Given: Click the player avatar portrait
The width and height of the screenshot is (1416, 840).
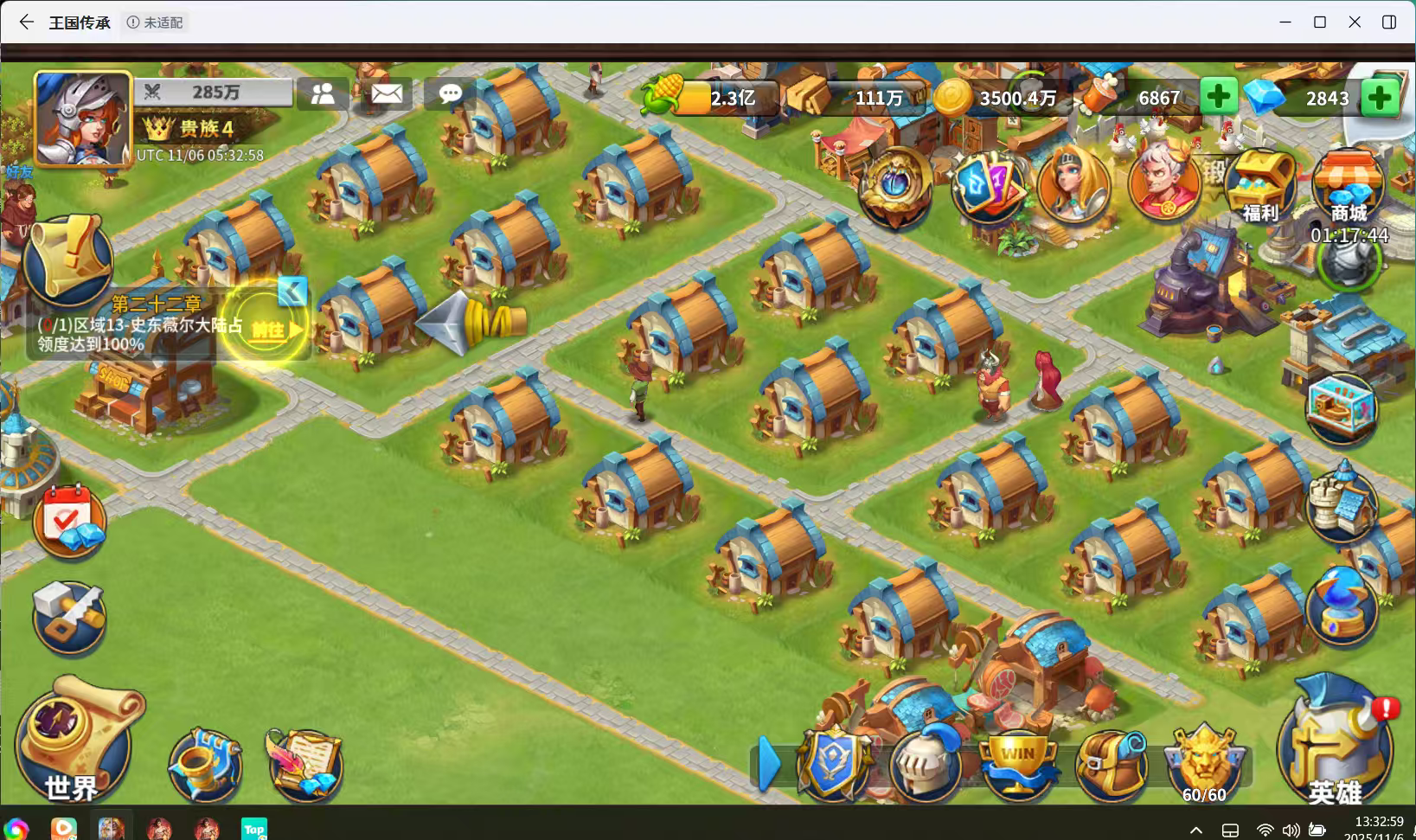Looking at the screenshot, I should [80, 117].
